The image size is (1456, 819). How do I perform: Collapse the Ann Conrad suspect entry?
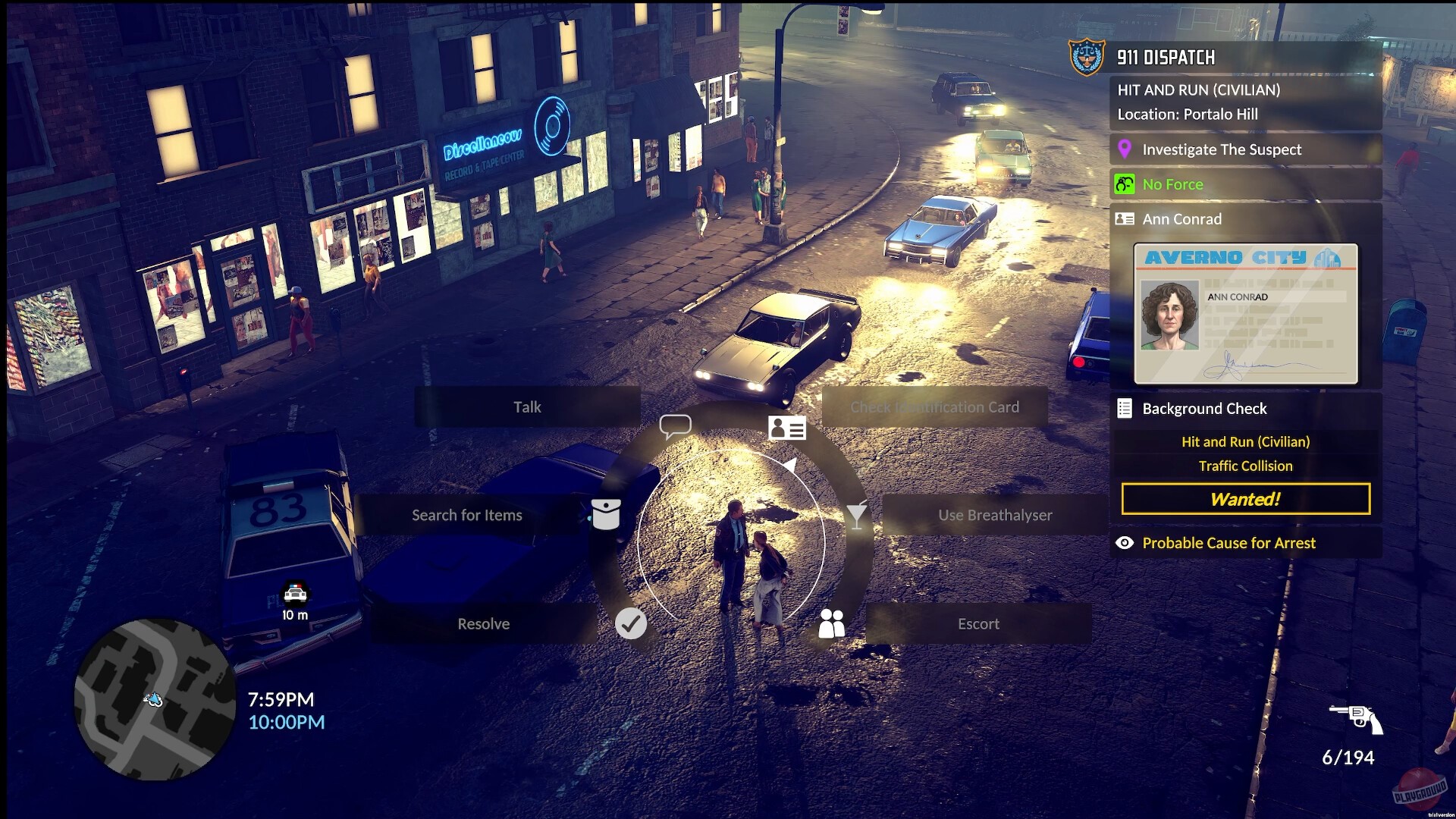tap(1181, 219)
